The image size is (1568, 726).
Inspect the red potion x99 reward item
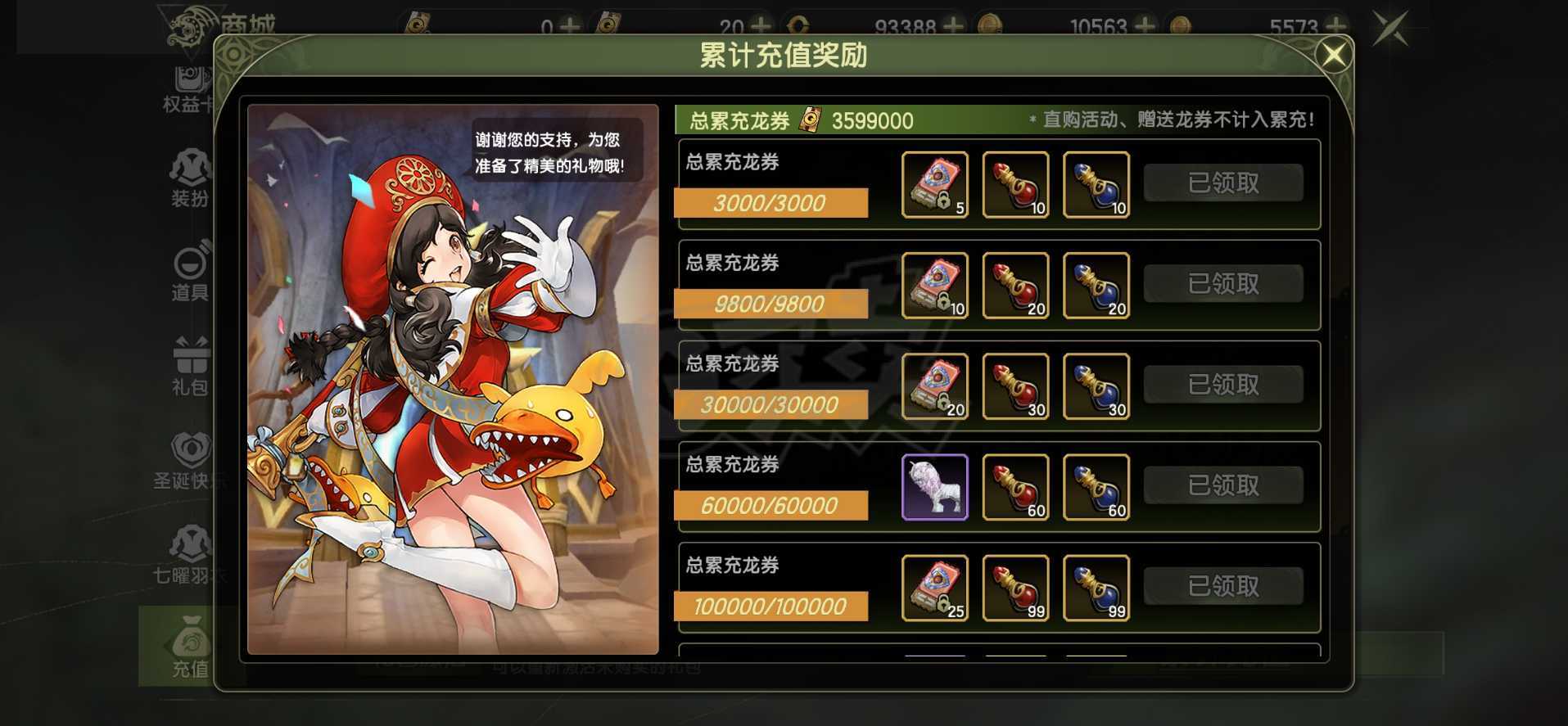click(x=1015, y=587)
